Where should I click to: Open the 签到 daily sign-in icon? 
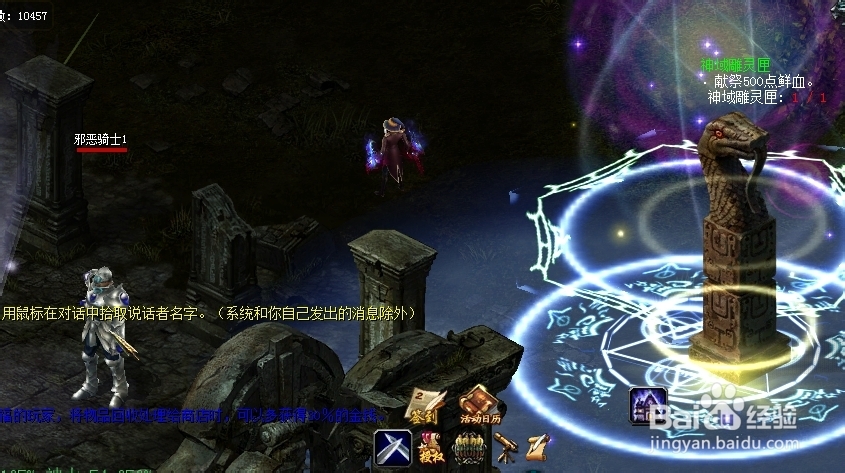(423, 406)
